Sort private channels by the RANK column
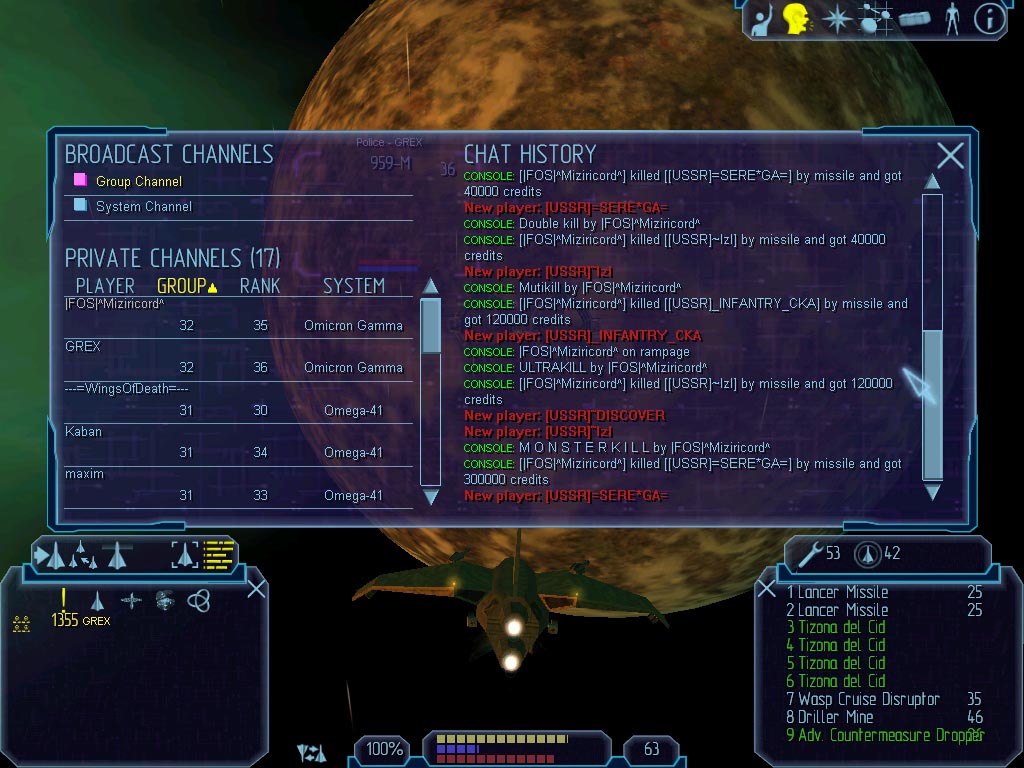Viewport: 1024px width, 768px height. tap(259, 286)
